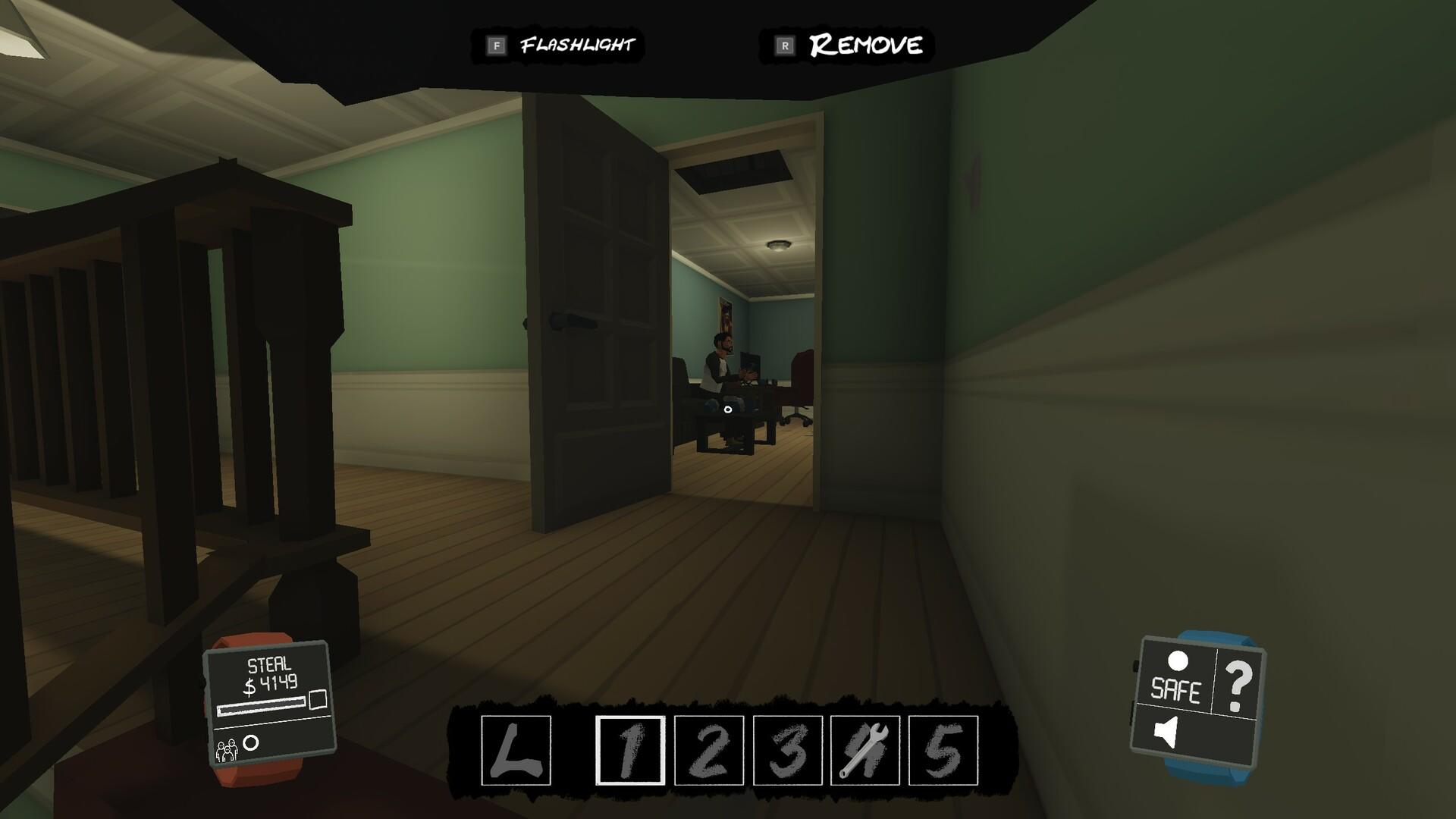The height and width of the screenshot is (819, 1456).
Task: Click the F key icon next to Flashlight
Action: tap(497, 44)
